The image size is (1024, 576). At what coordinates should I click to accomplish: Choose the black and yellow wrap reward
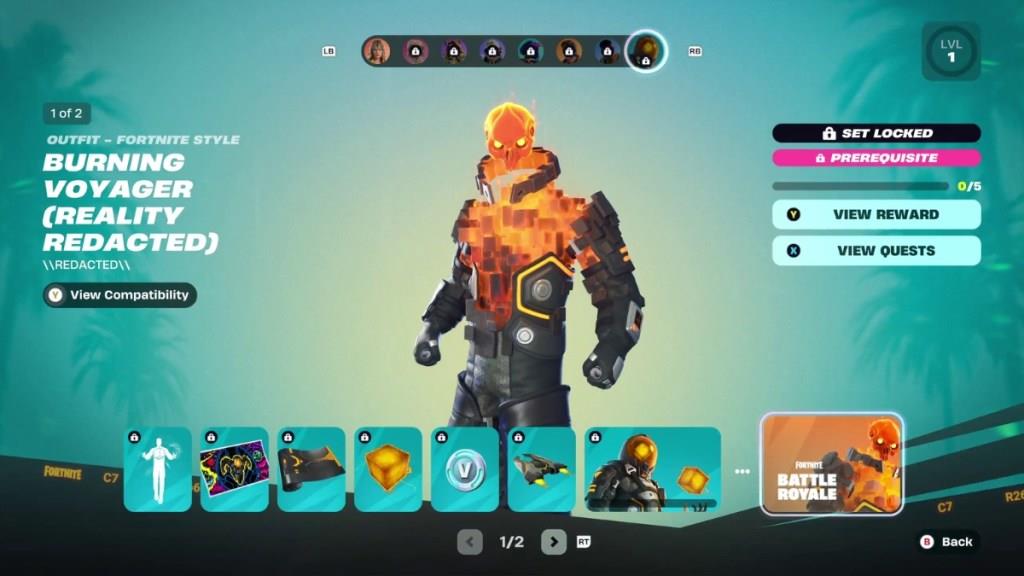click(311, 469)
